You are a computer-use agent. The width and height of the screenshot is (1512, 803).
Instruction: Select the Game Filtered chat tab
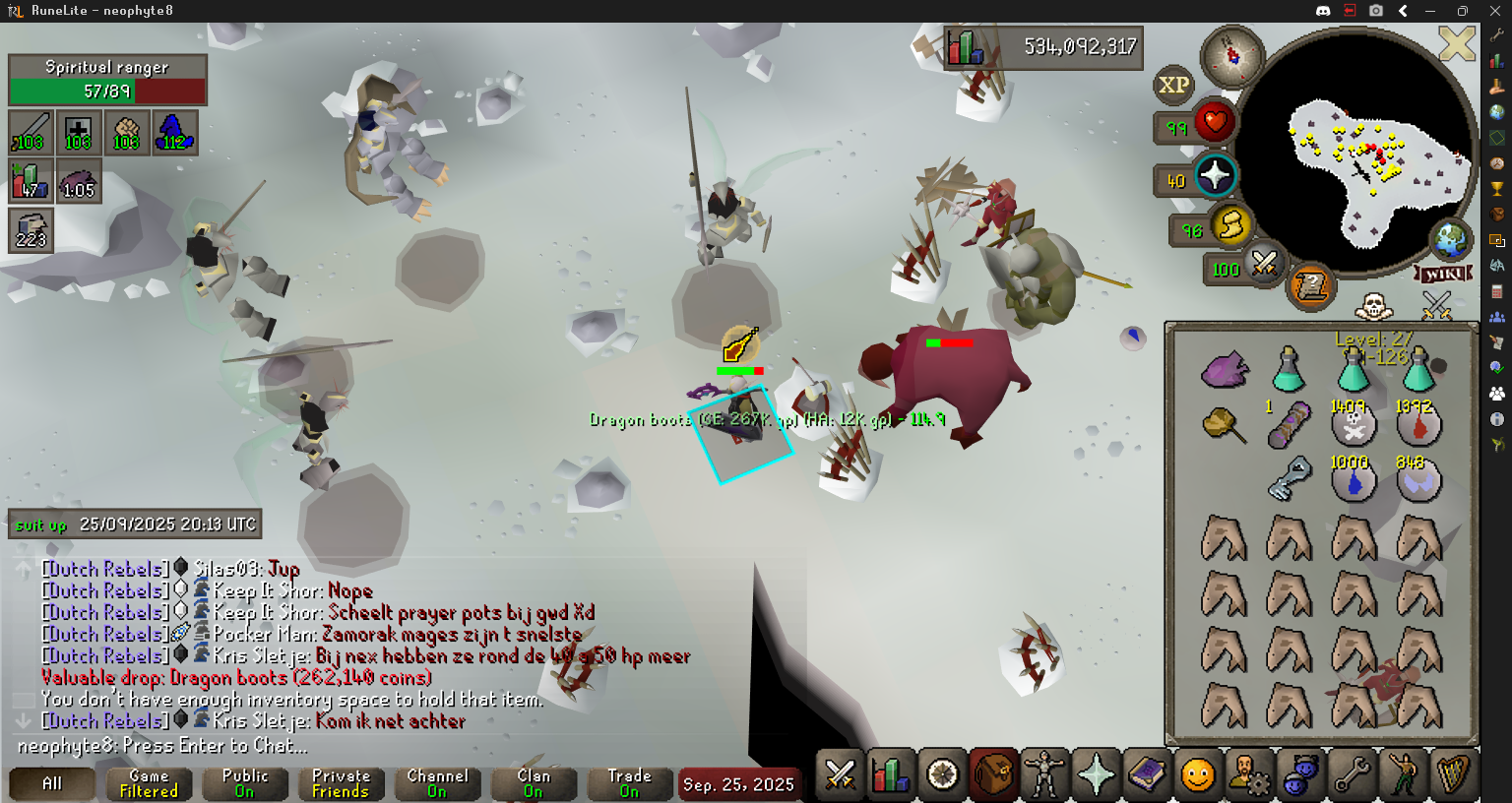(149, 783)
